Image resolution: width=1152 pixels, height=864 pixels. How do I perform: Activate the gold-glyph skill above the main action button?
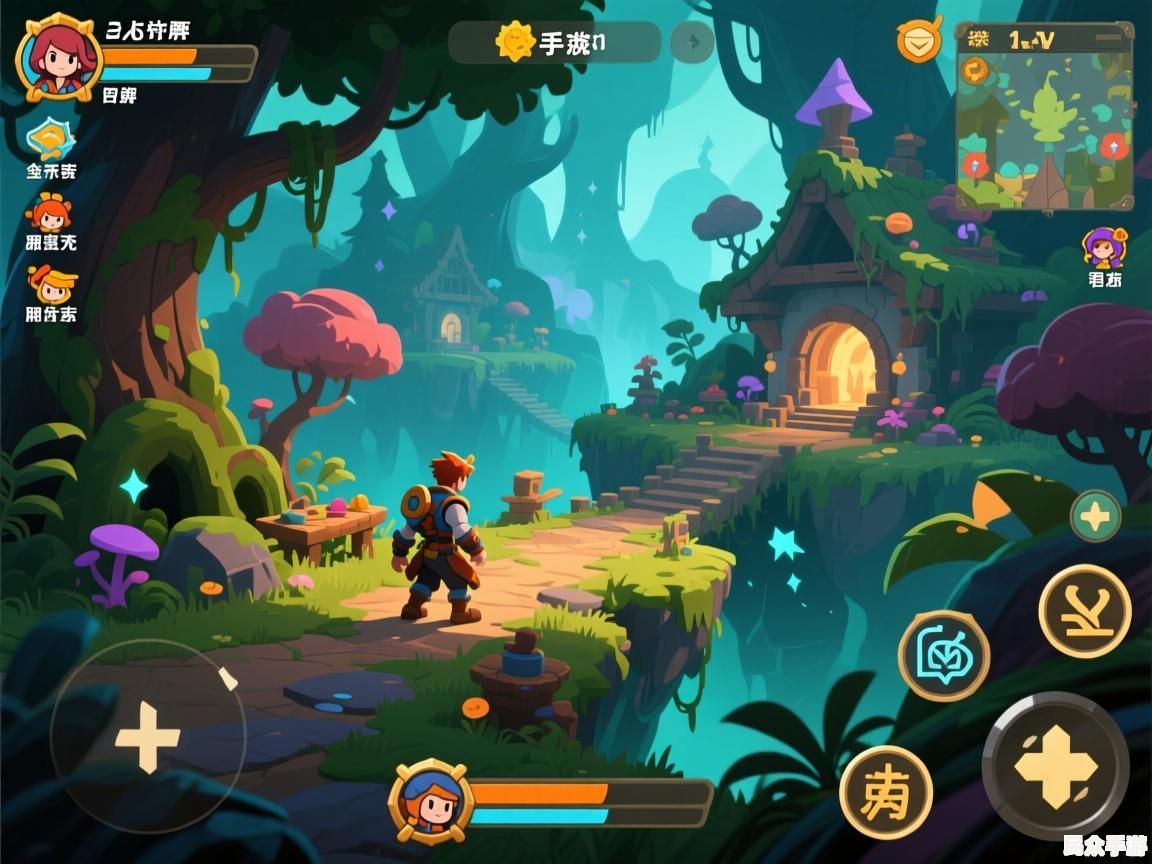click(x=1084, y=610)
